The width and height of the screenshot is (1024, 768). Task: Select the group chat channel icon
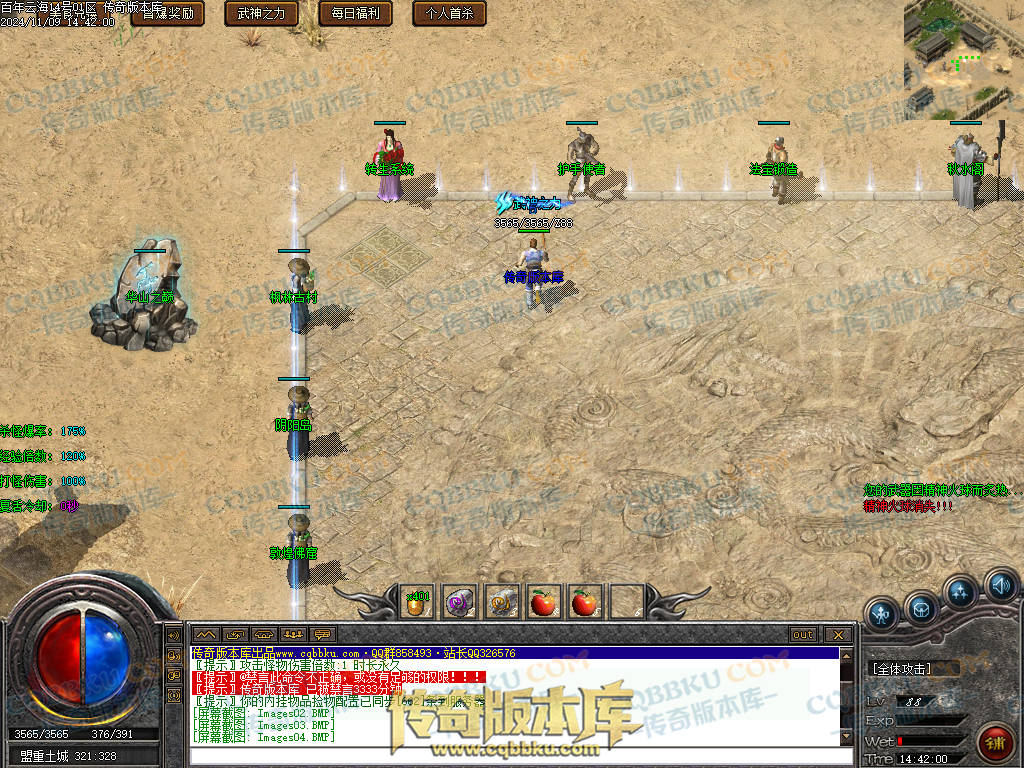292,635
